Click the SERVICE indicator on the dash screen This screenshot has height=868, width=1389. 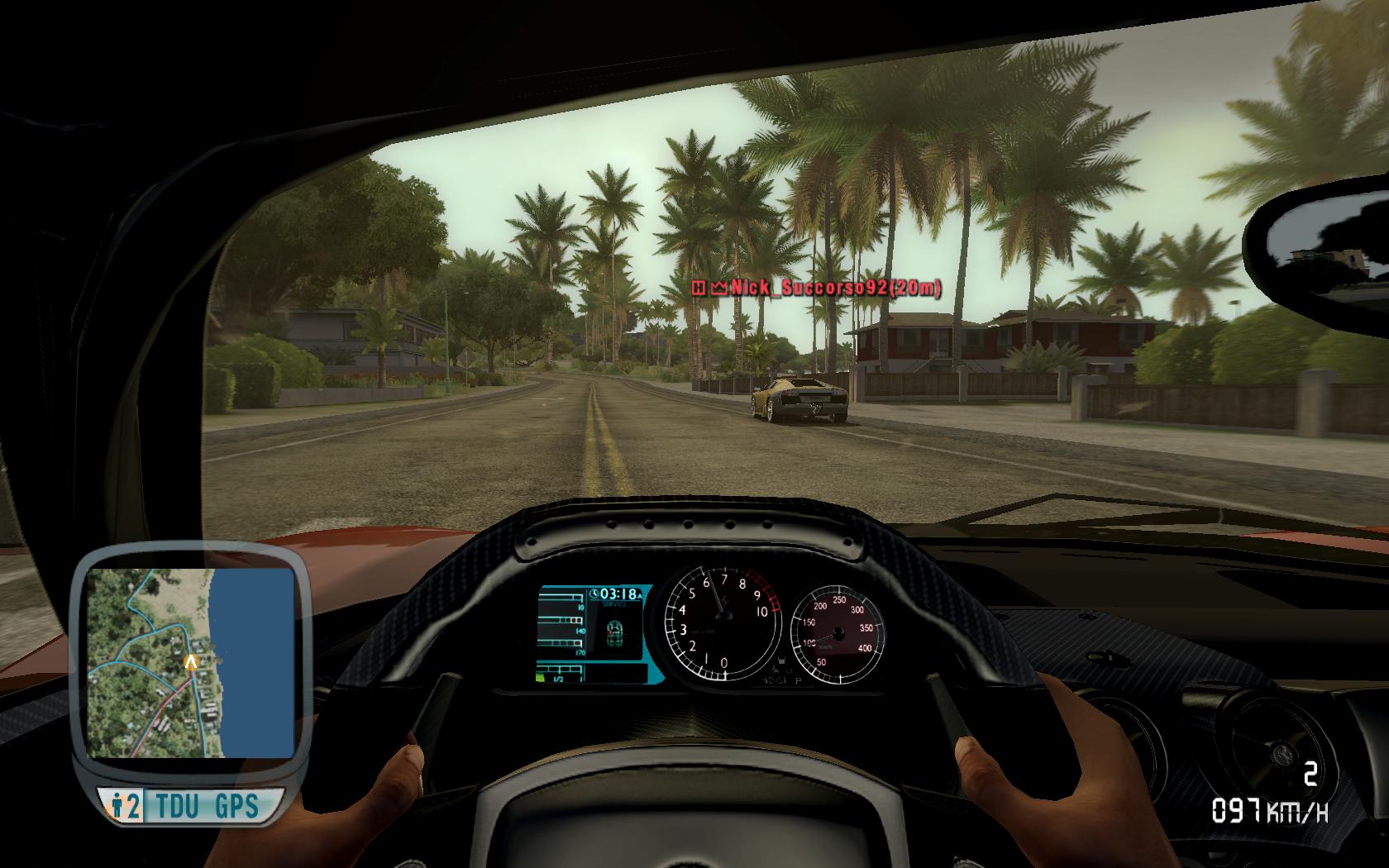(615, 604)
